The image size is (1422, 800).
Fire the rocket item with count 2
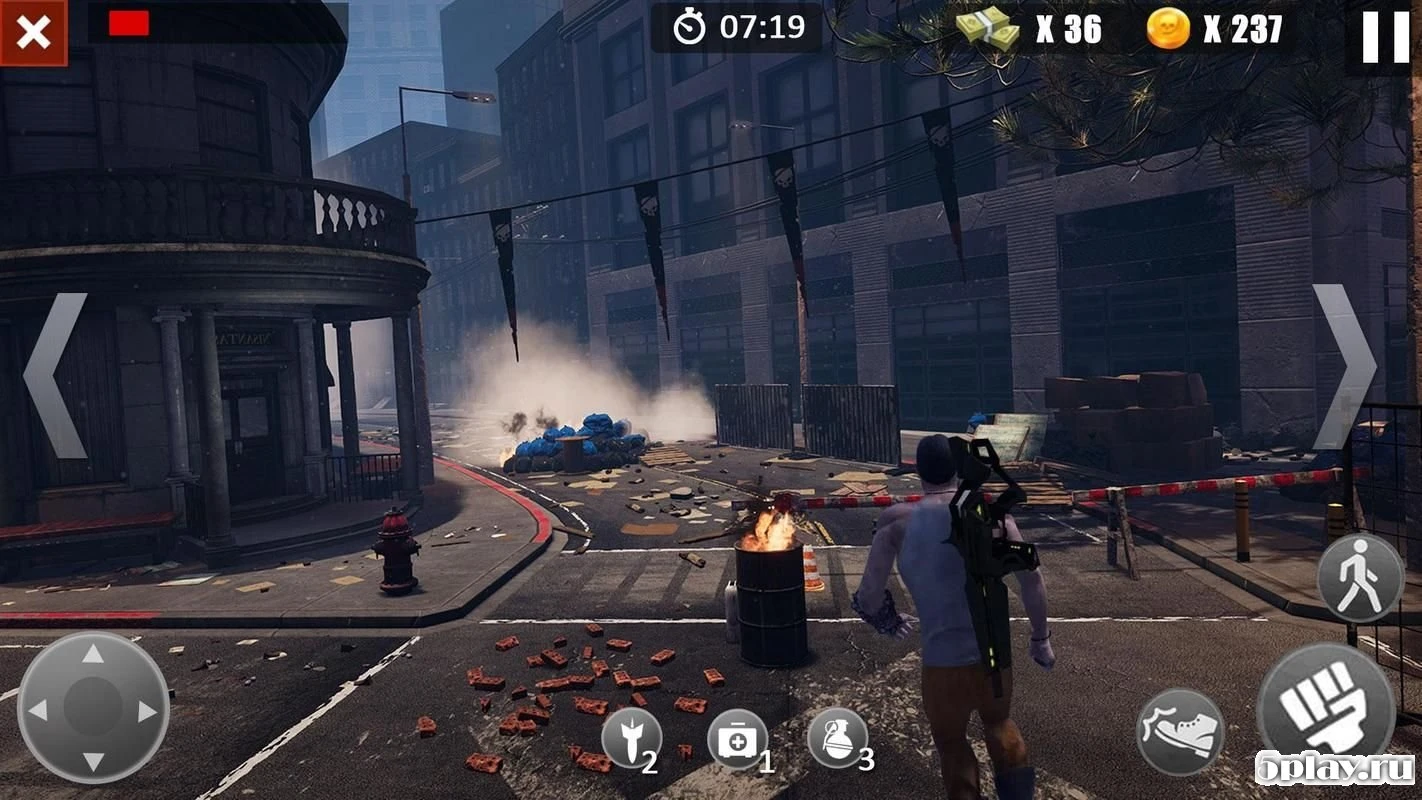point(631,738)
